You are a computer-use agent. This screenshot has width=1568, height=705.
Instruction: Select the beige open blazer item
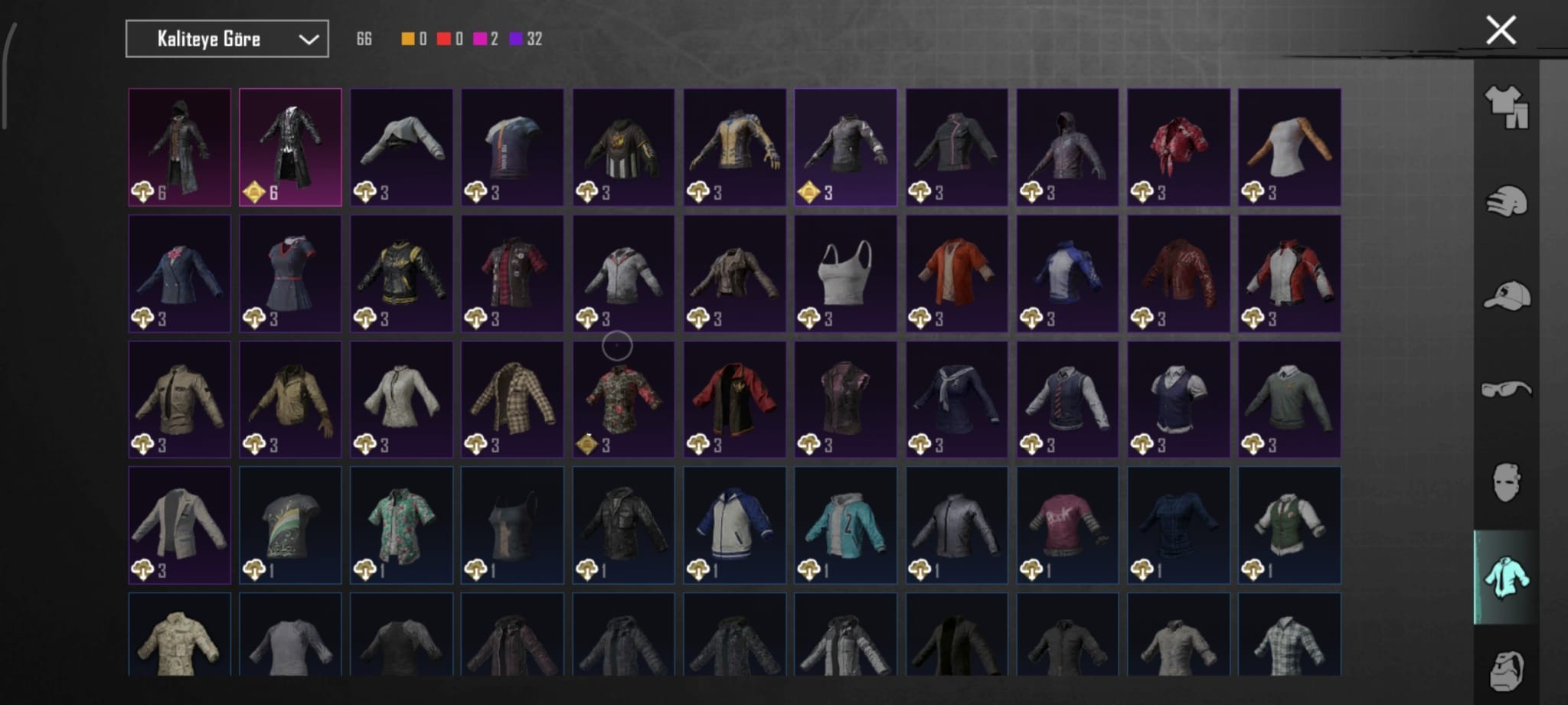pos(179,525)
